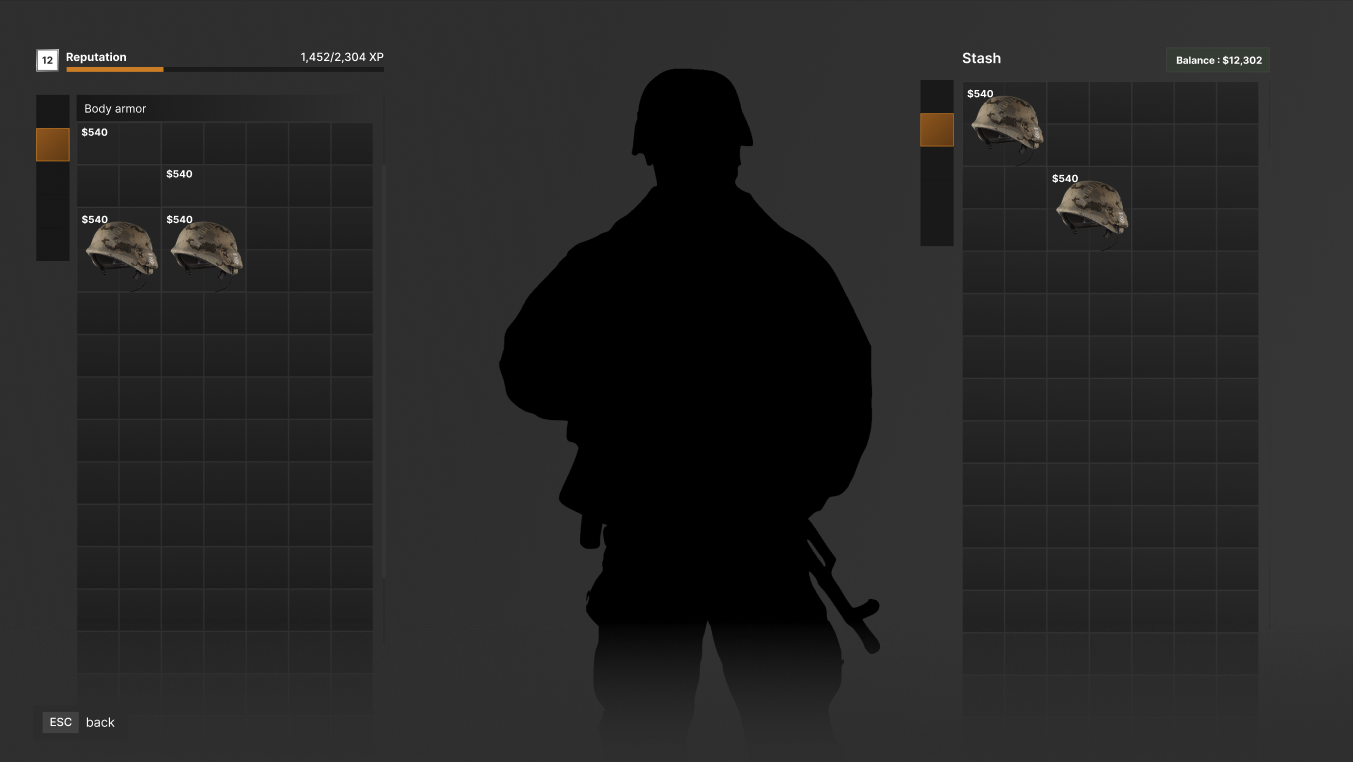Click the topmost stash sidebar category square
This screenshot has width=1353, height=762.
coord(937,95)
